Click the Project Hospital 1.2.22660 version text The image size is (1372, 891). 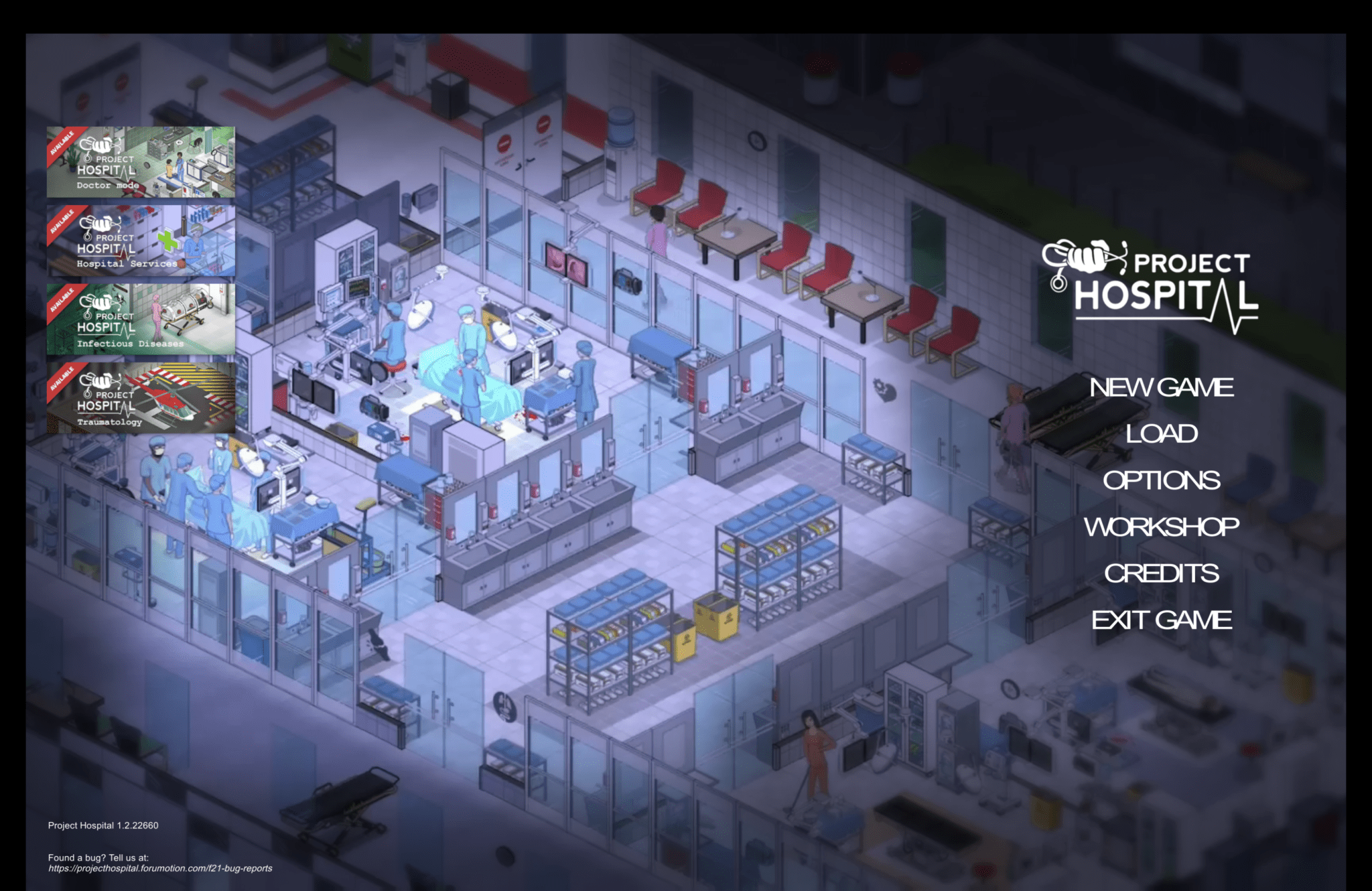click(102, 825)
